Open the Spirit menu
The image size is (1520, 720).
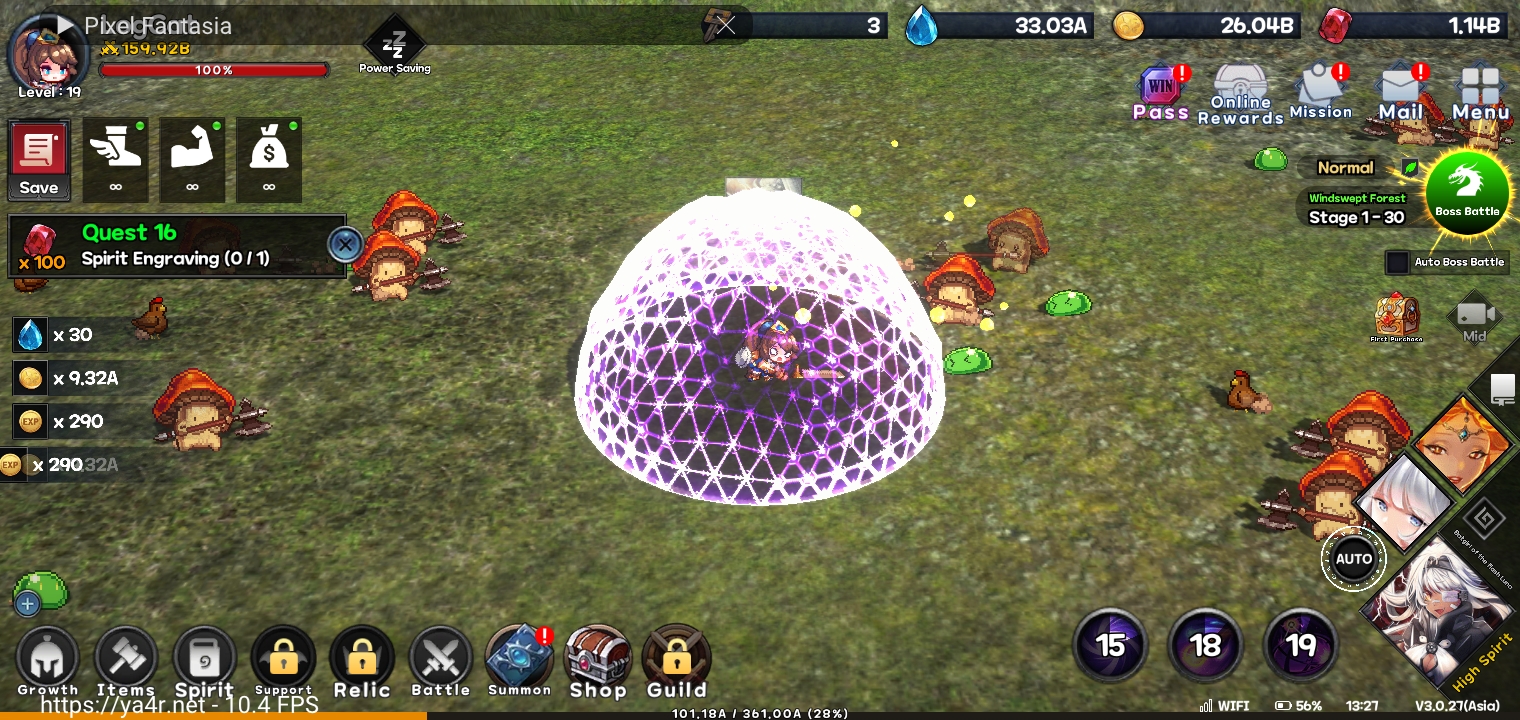(x=204, y=660)
